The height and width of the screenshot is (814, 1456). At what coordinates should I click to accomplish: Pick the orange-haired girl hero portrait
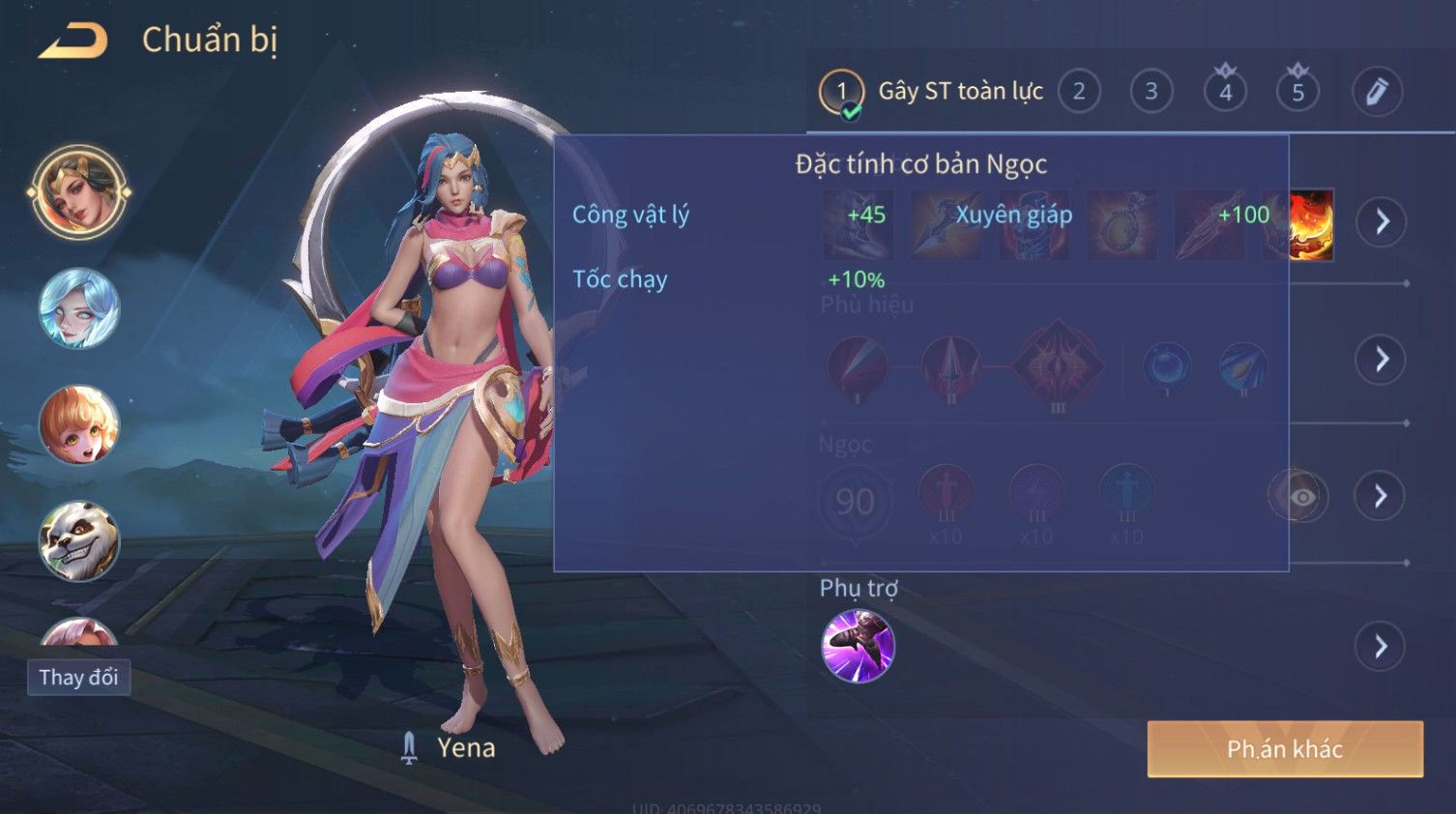coord(79,424)
